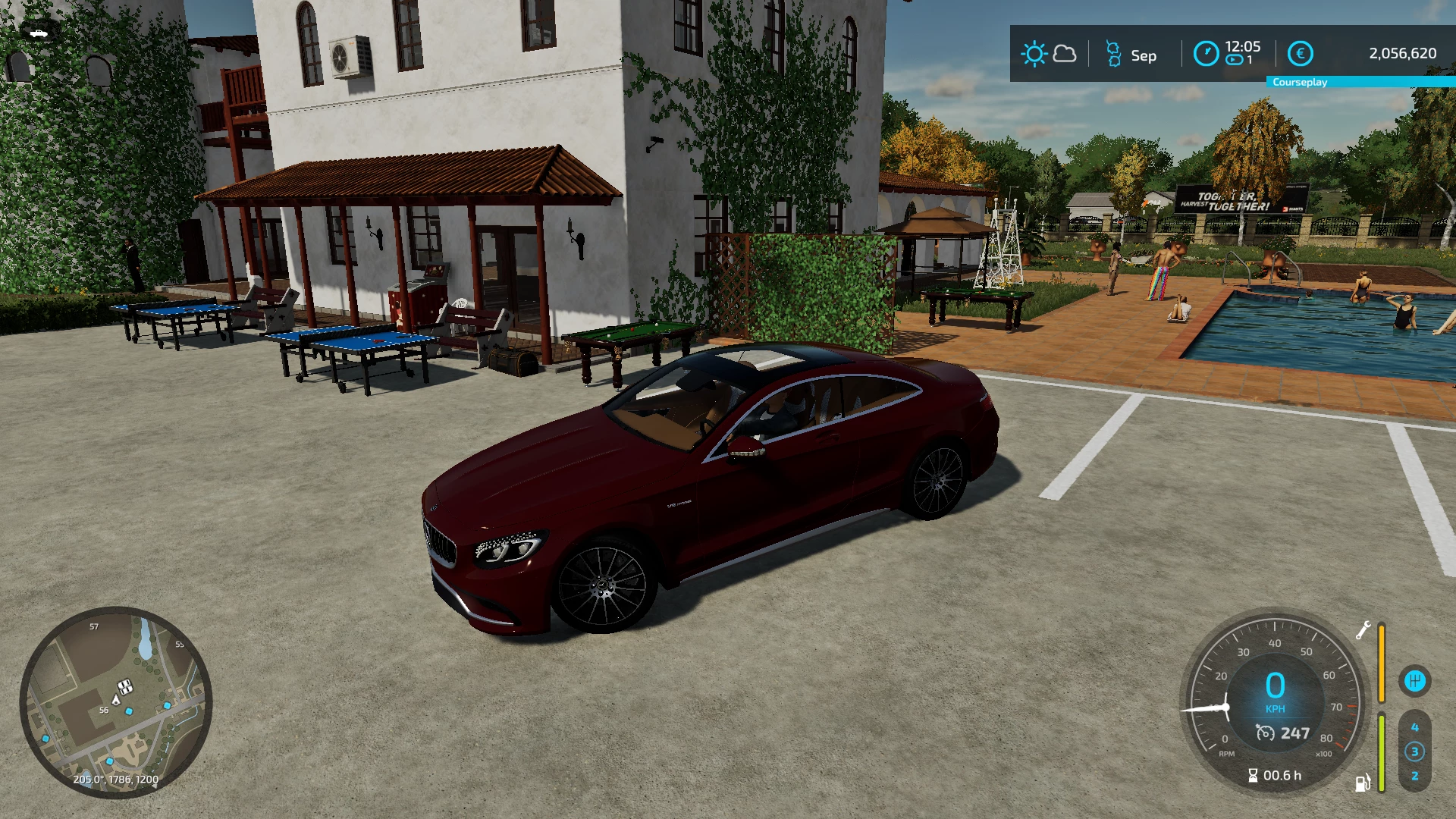Click the falling leaves season icon
This screenshot has width=1456, height=819.
(x=1113, y=53)
